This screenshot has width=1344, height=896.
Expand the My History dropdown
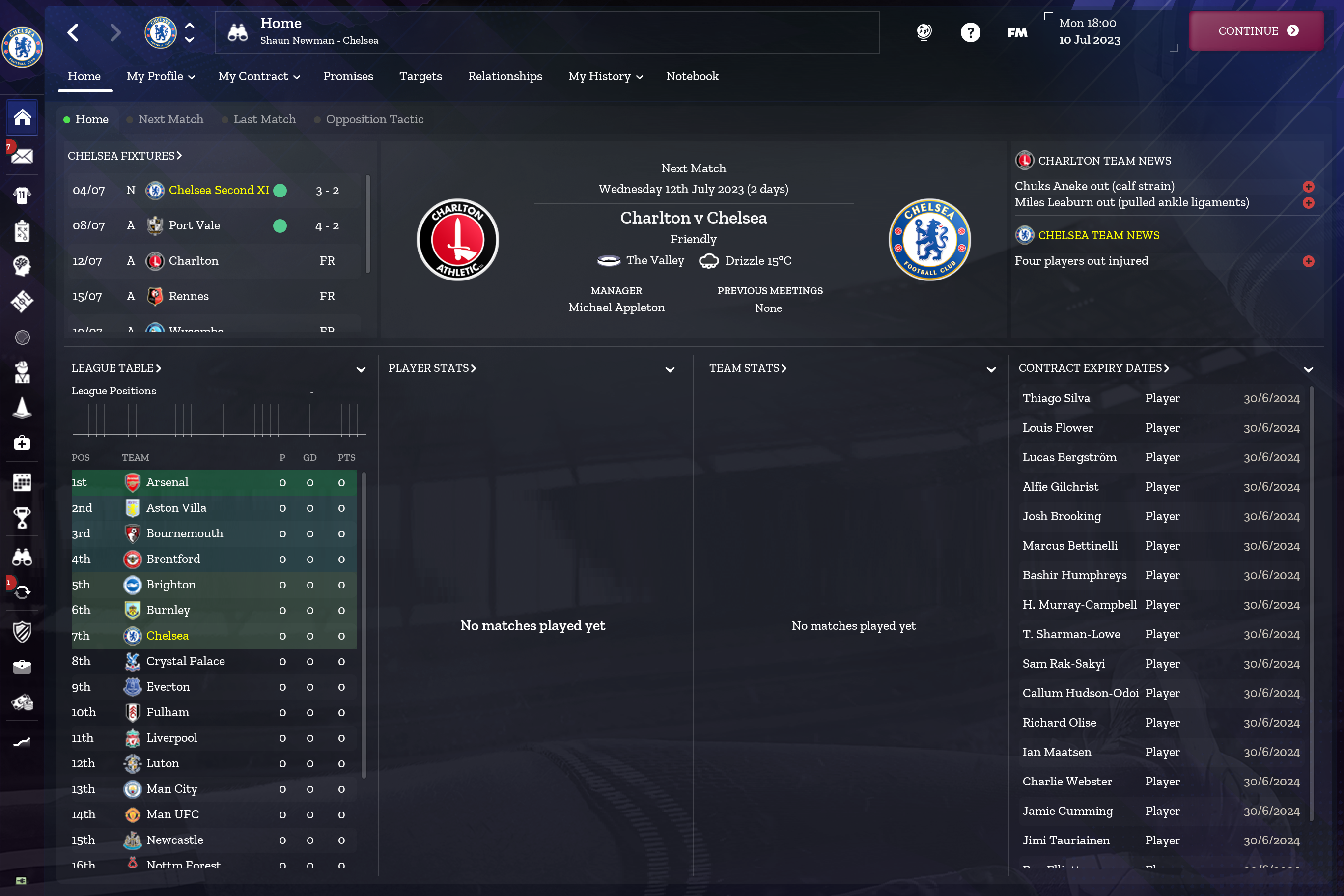(605, 76)
